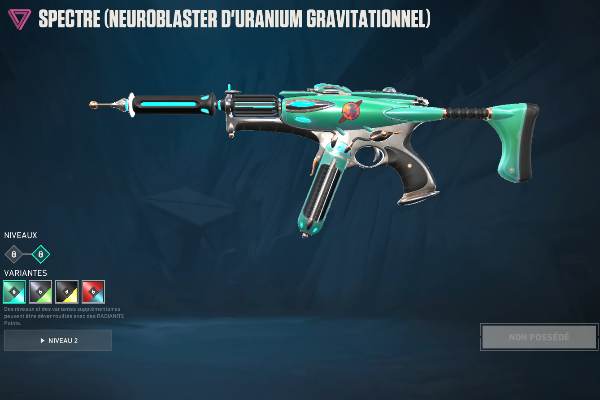Click the pink triangle logo beside the title
600x400 pixels.
tap(19, 19)
